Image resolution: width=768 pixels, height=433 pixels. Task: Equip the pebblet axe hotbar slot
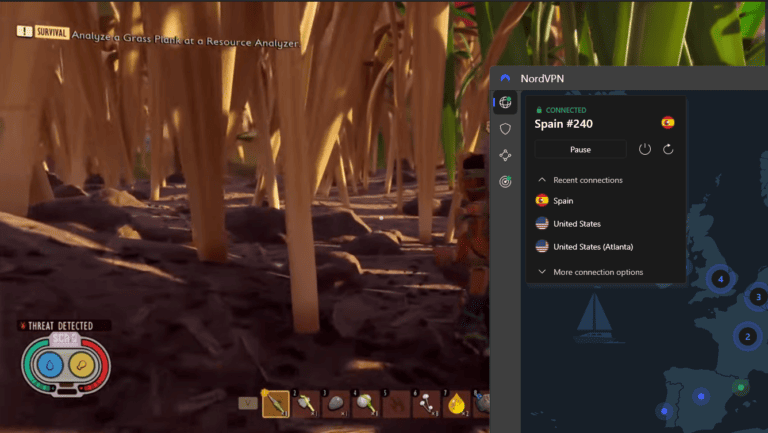coord(306,404)
